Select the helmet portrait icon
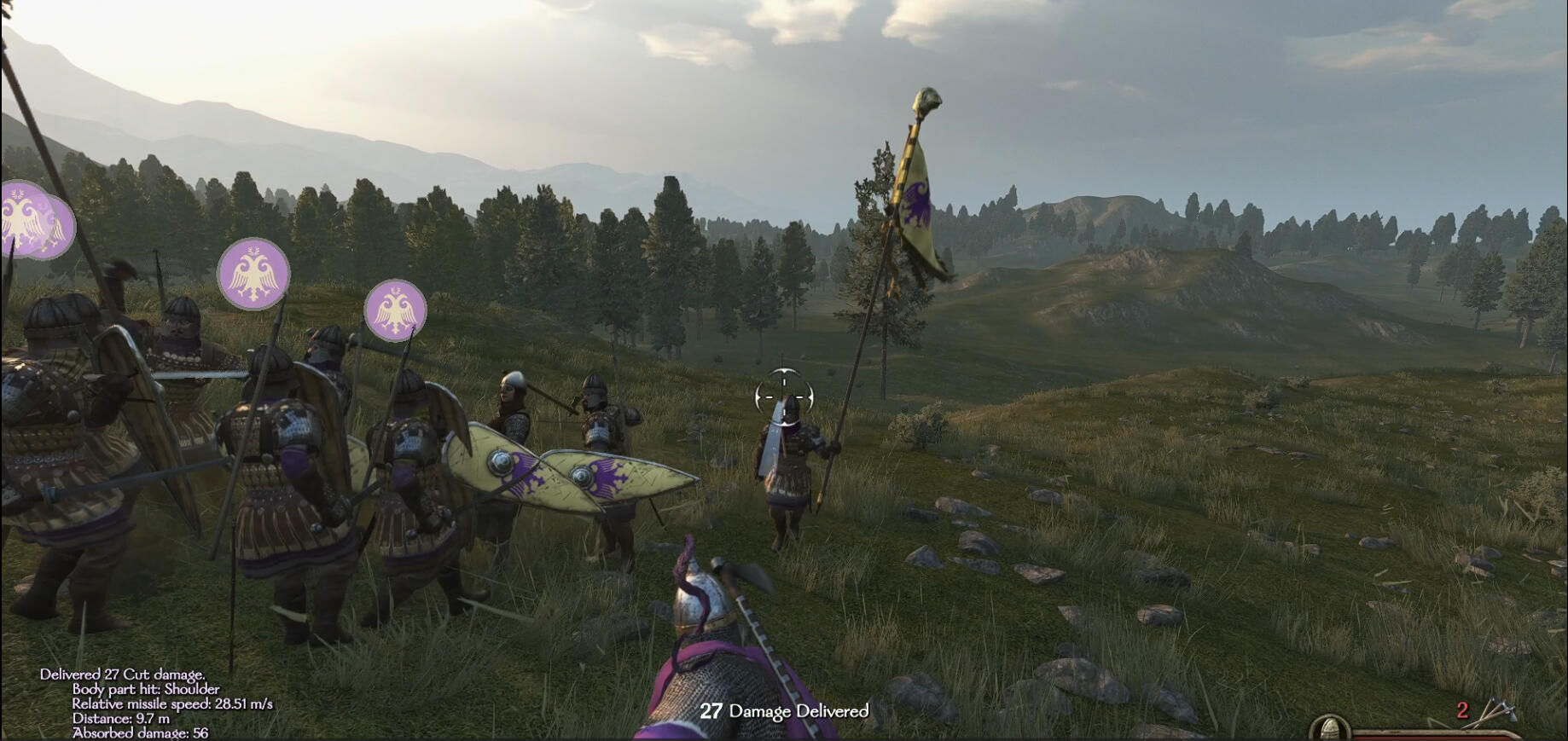Viewport: 1568px width, 741px height. (x=1329, y=730)
